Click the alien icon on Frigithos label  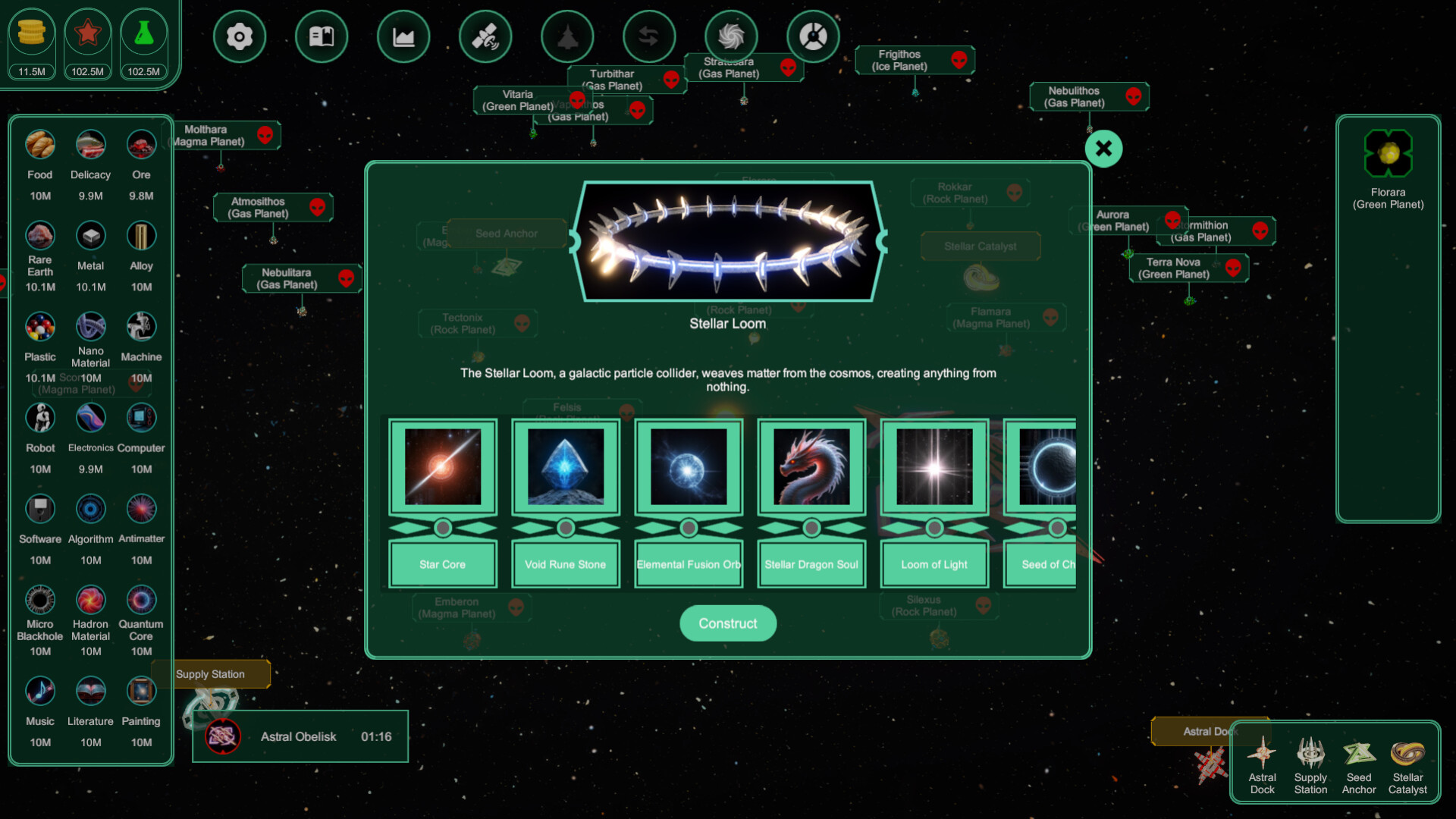[960, 61]
